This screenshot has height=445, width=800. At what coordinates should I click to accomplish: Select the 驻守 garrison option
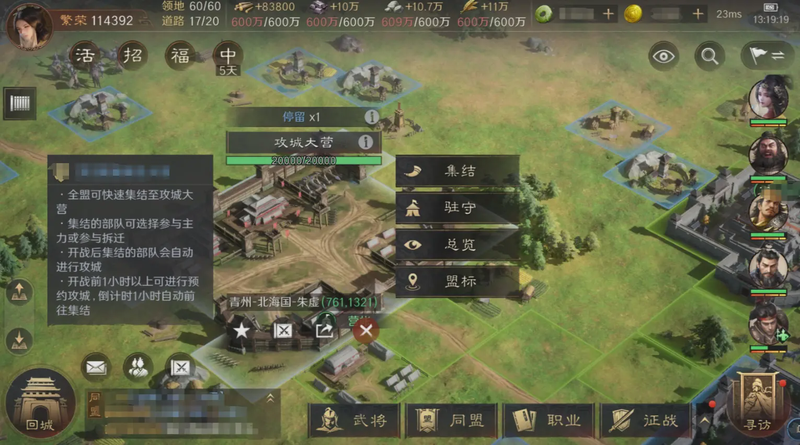(458, 208)
